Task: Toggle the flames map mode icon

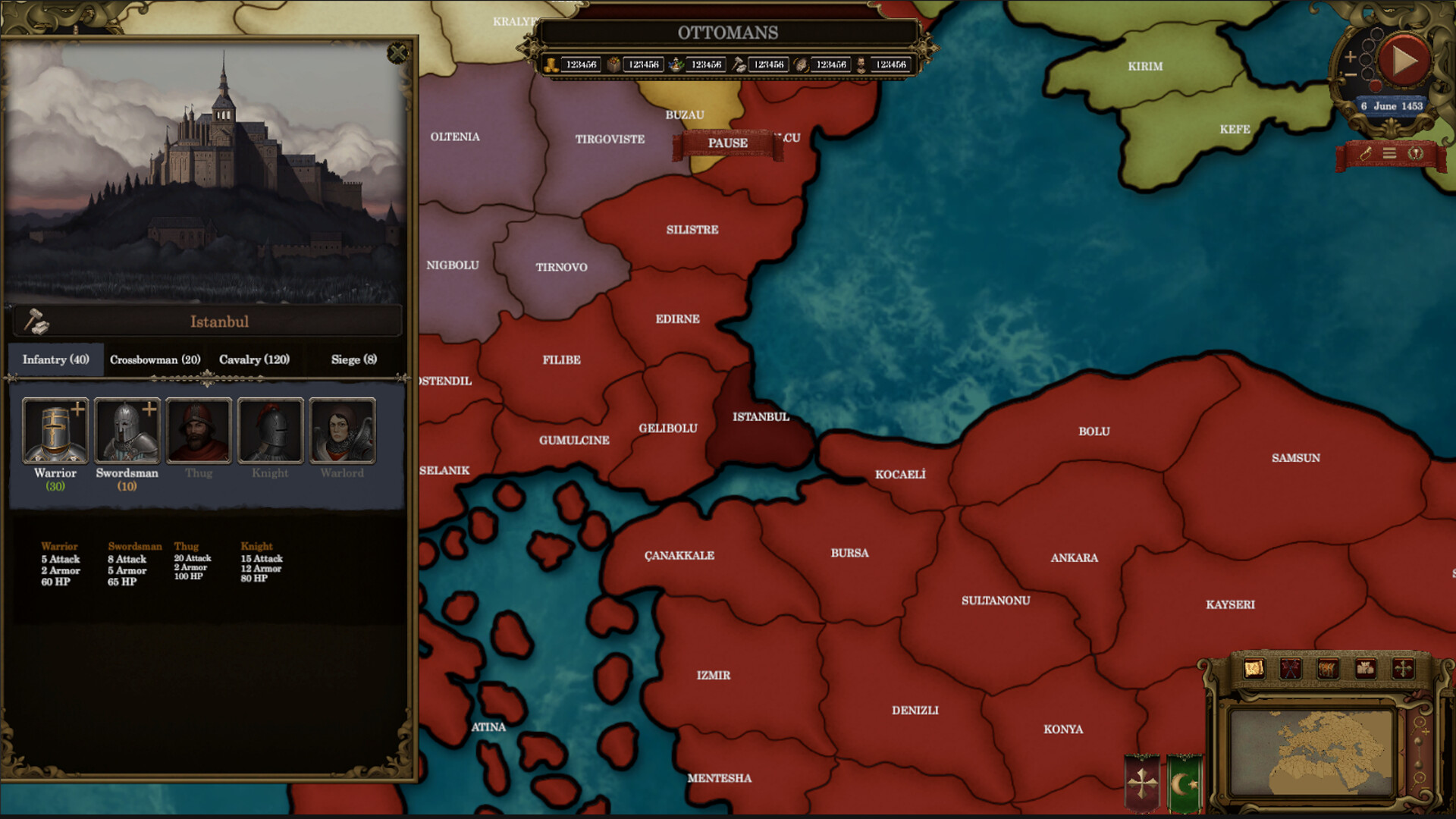Action: 1327,670
